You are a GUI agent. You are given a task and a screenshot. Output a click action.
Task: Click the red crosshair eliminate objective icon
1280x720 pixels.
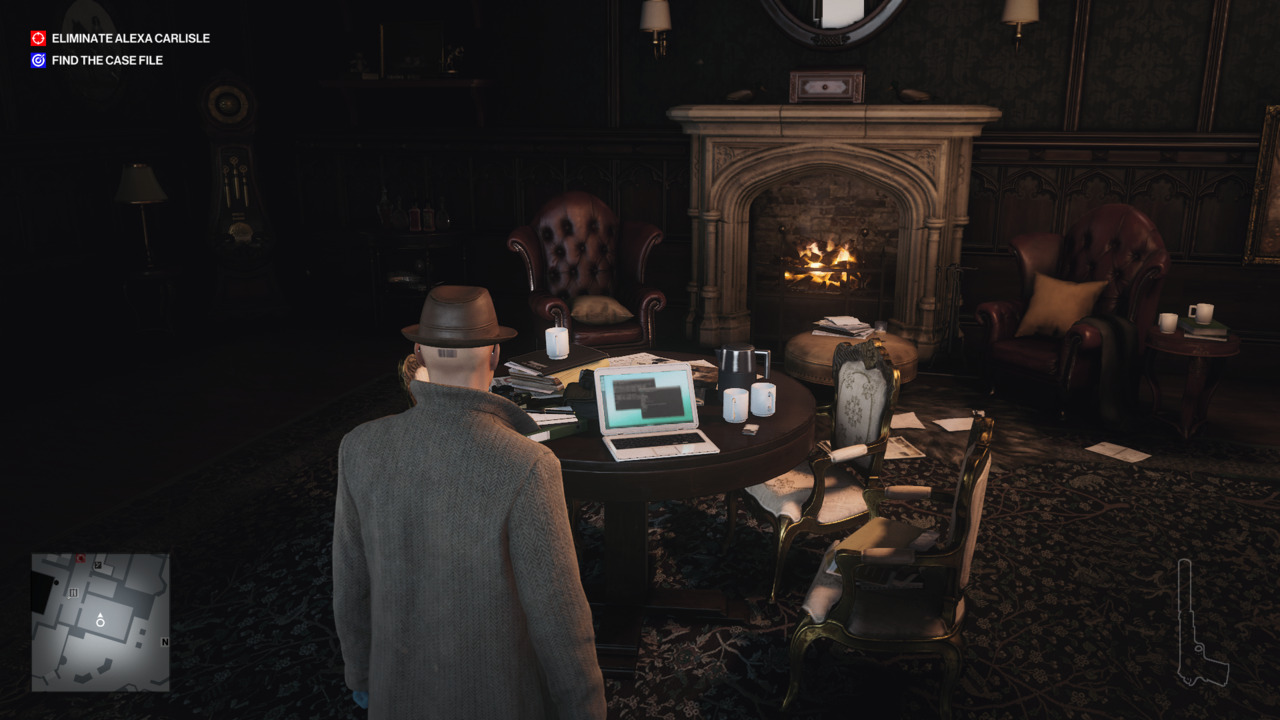tap(37, 38)
